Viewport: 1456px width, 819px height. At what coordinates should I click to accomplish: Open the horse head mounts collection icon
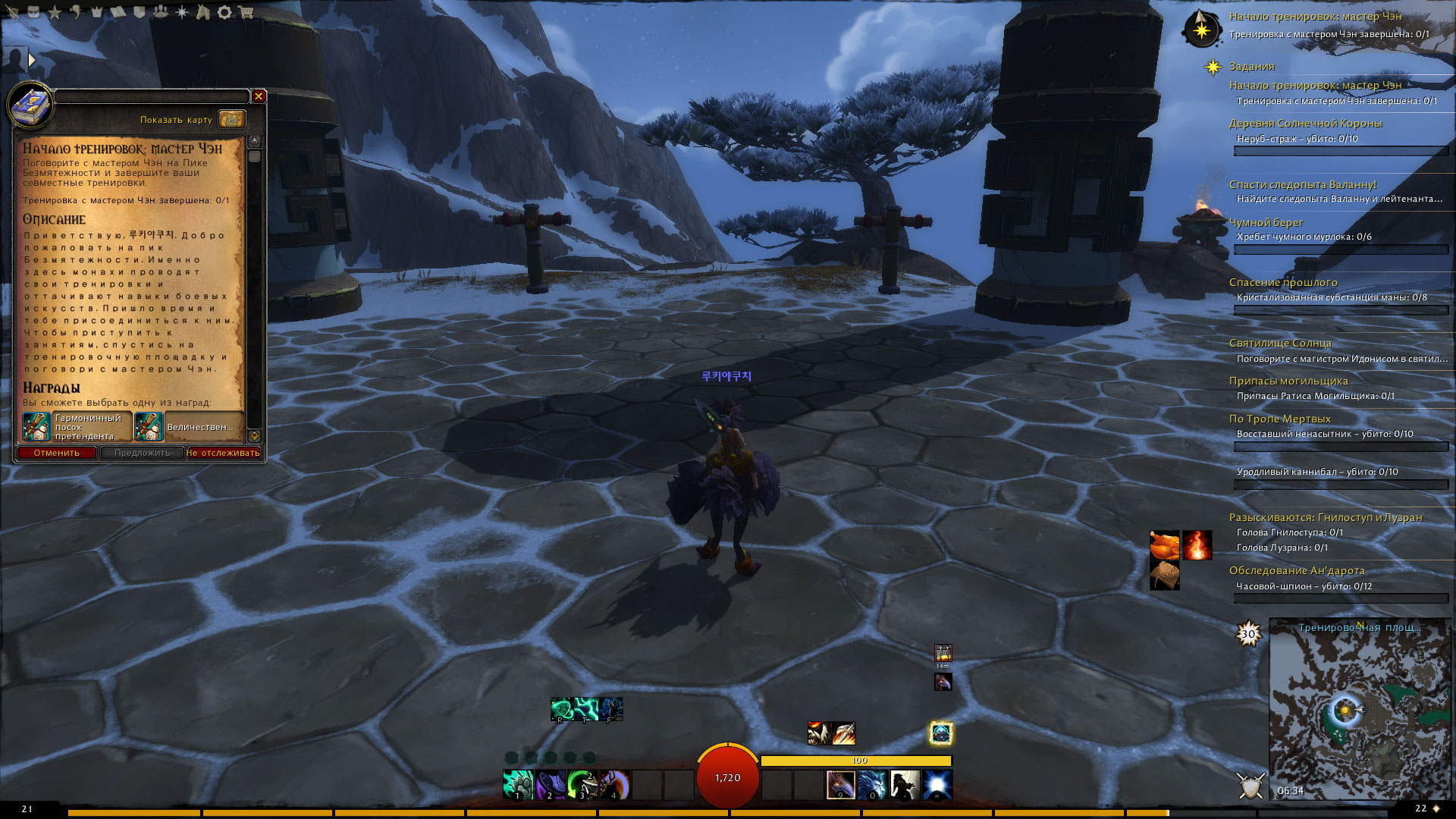pyautogui.click(x=202, y=12)
